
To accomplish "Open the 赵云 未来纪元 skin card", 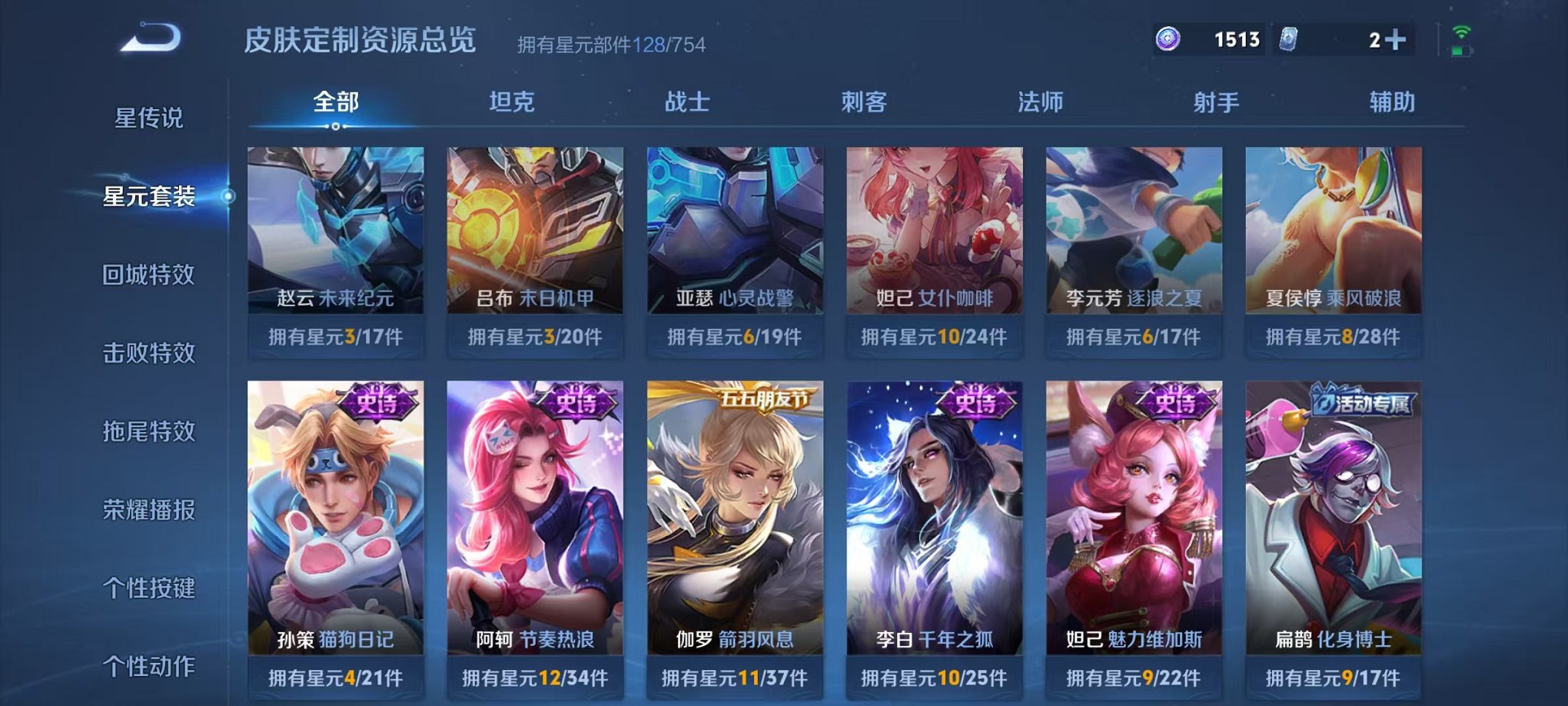I will (334, 231).
